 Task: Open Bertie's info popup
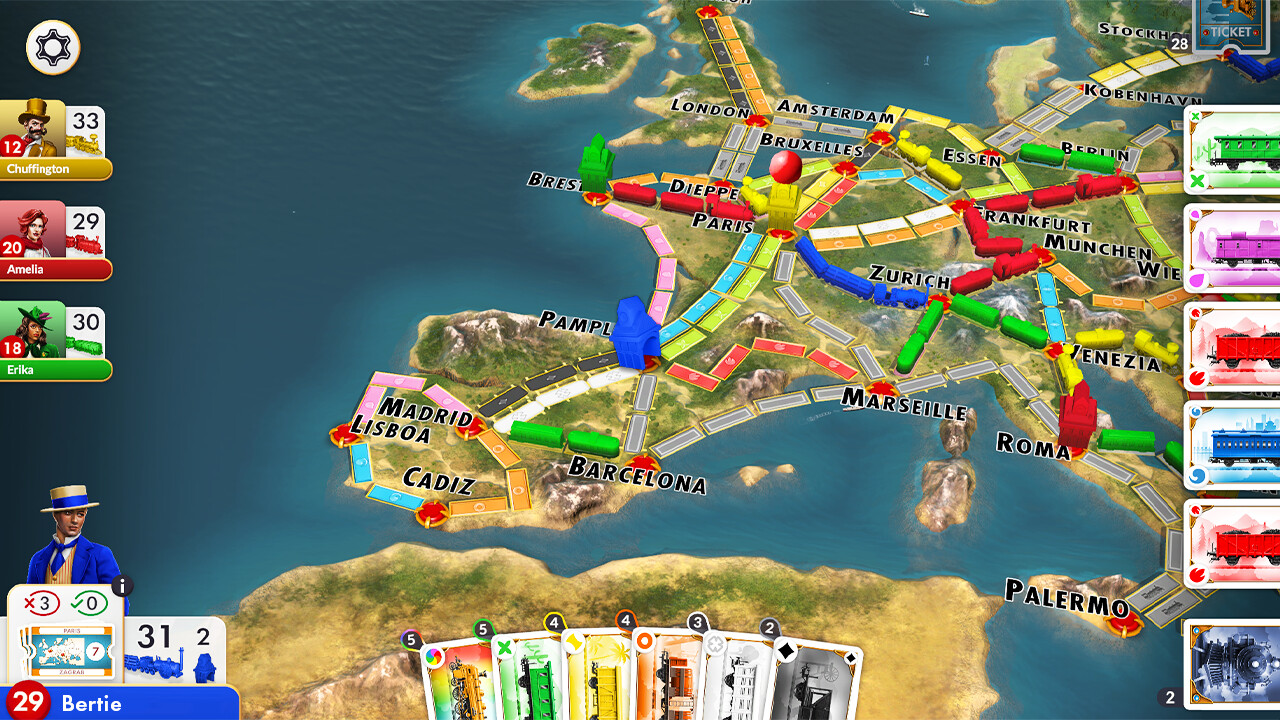coord(123,587)
